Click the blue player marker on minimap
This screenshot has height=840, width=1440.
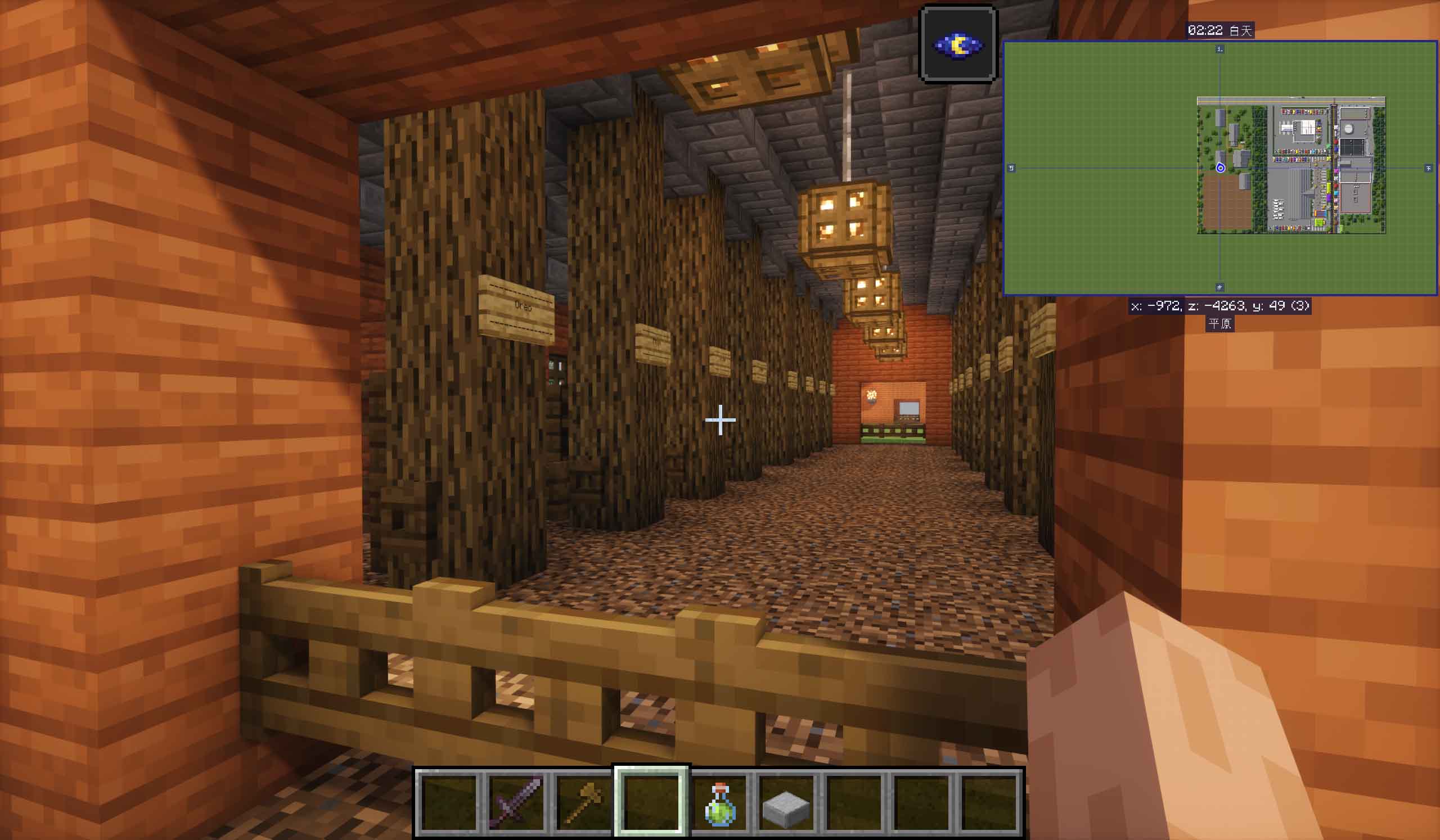1220,168
